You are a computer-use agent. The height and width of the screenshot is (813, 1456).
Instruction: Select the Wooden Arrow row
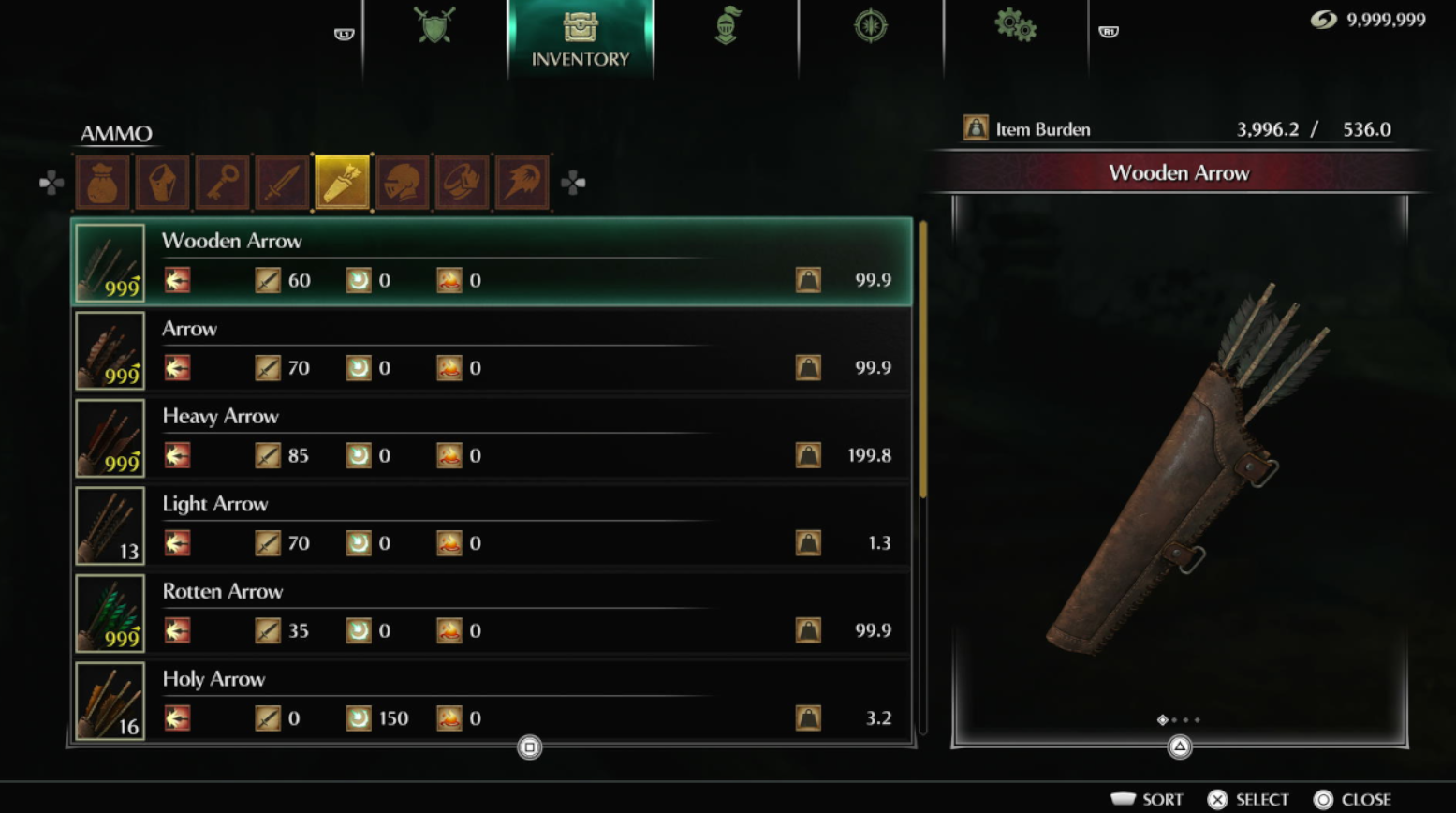492,262
